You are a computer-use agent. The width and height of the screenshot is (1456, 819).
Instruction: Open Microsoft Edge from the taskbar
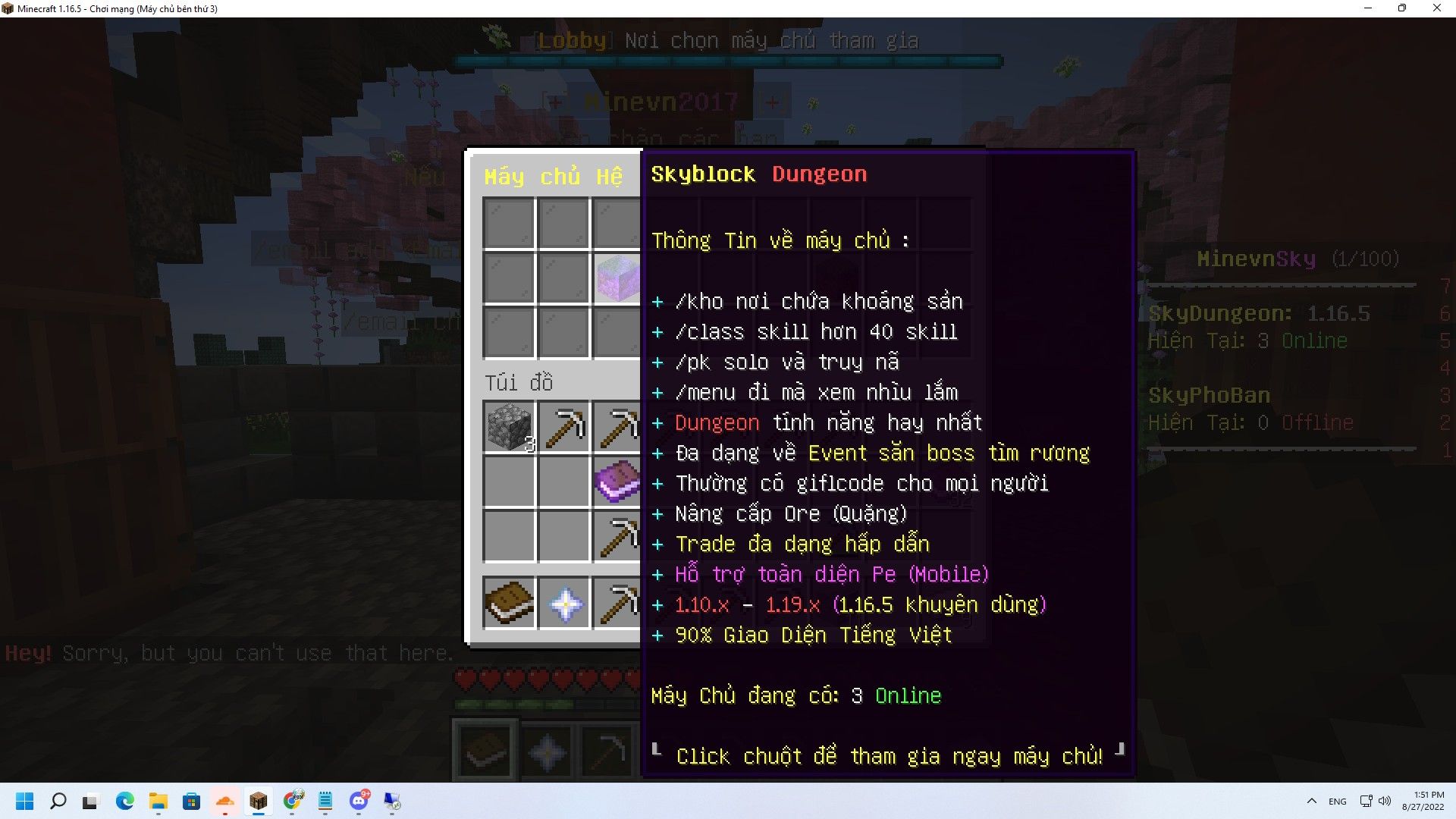pos(124,802)
